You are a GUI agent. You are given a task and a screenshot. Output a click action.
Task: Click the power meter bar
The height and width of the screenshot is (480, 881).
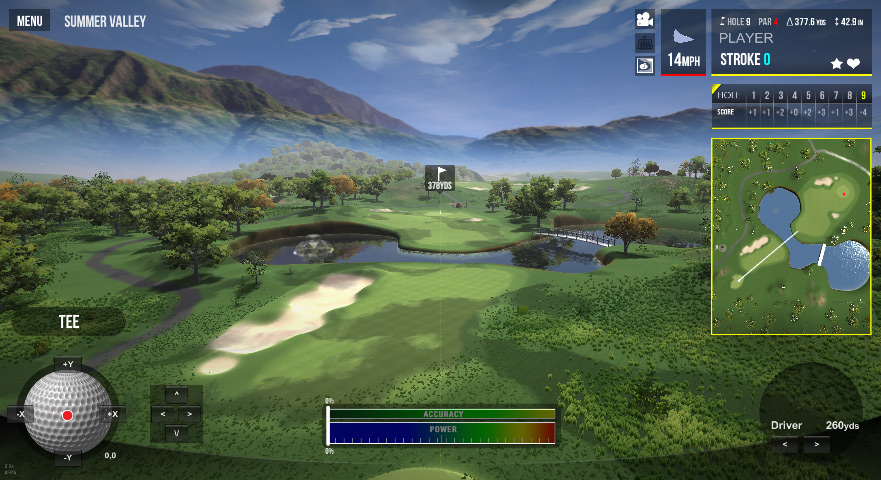coord(441,433)
